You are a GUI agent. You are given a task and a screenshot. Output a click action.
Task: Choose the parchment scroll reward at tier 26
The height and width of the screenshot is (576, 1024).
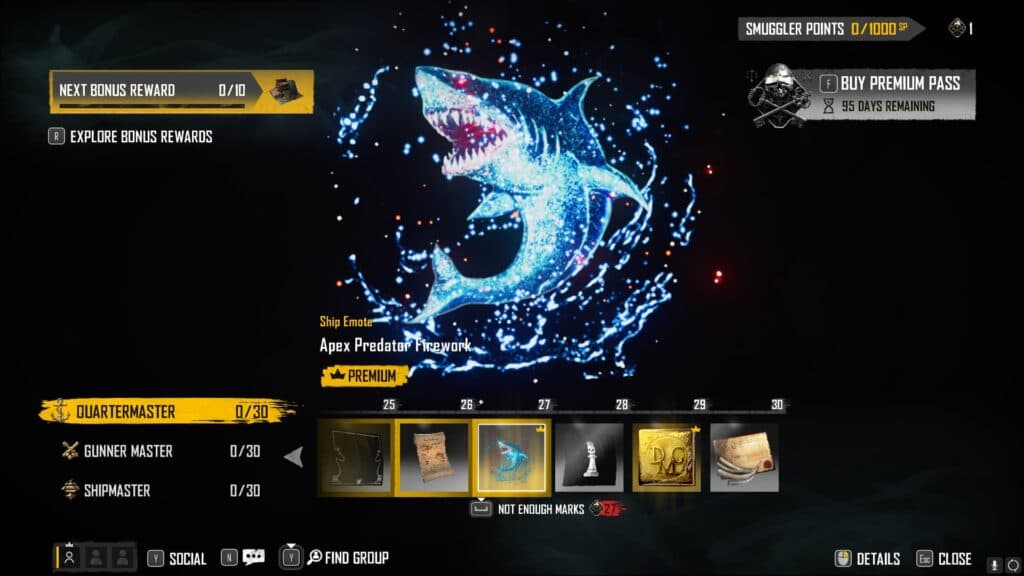coord(434,457)
